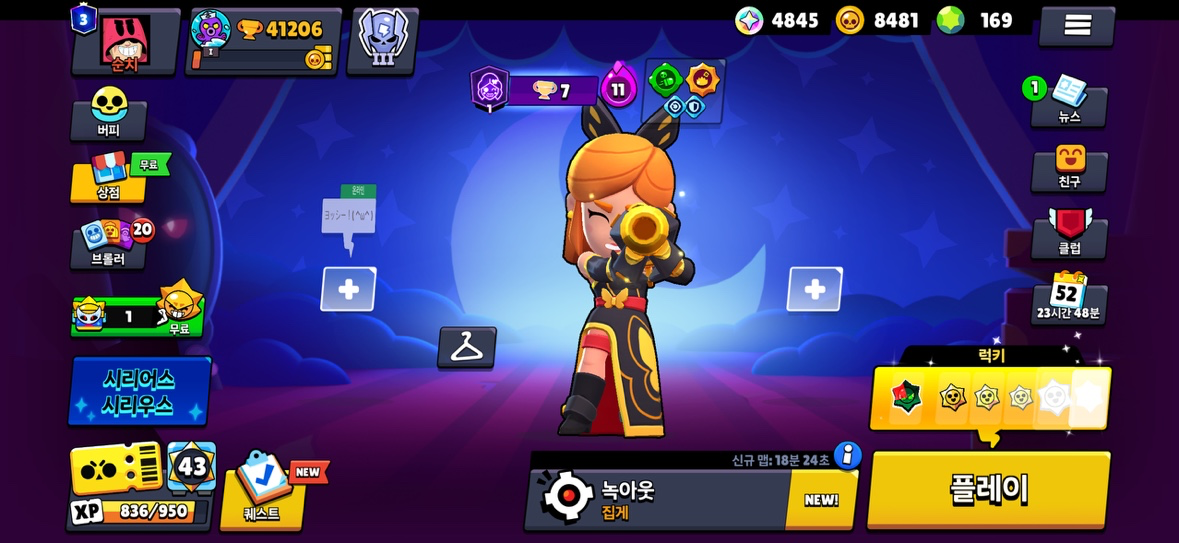Open the 뉴스 news panel

click(1069, 102)
